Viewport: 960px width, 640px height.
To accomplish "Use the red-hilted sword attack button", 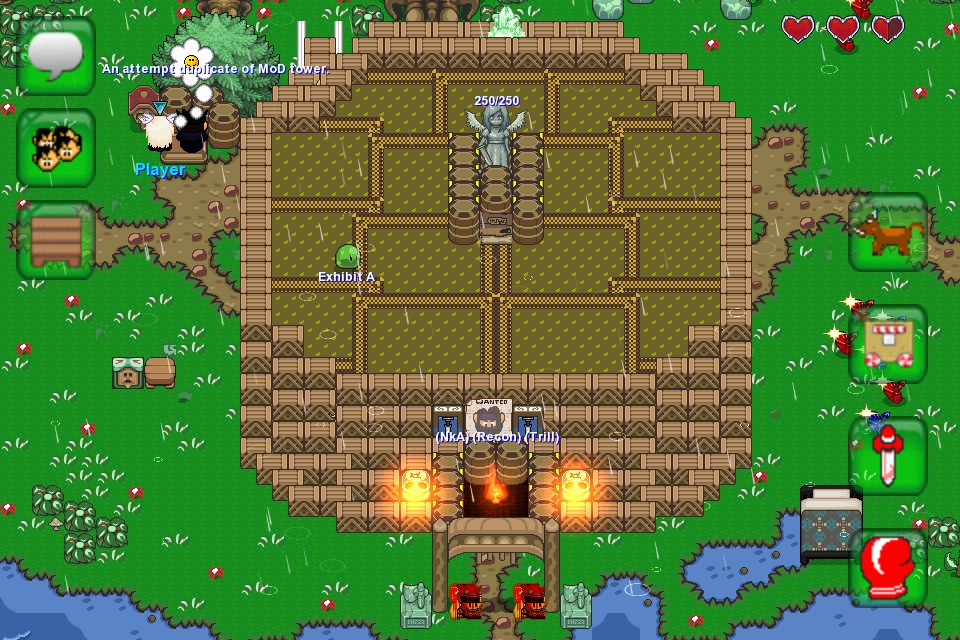I will [x=888, y=456].
